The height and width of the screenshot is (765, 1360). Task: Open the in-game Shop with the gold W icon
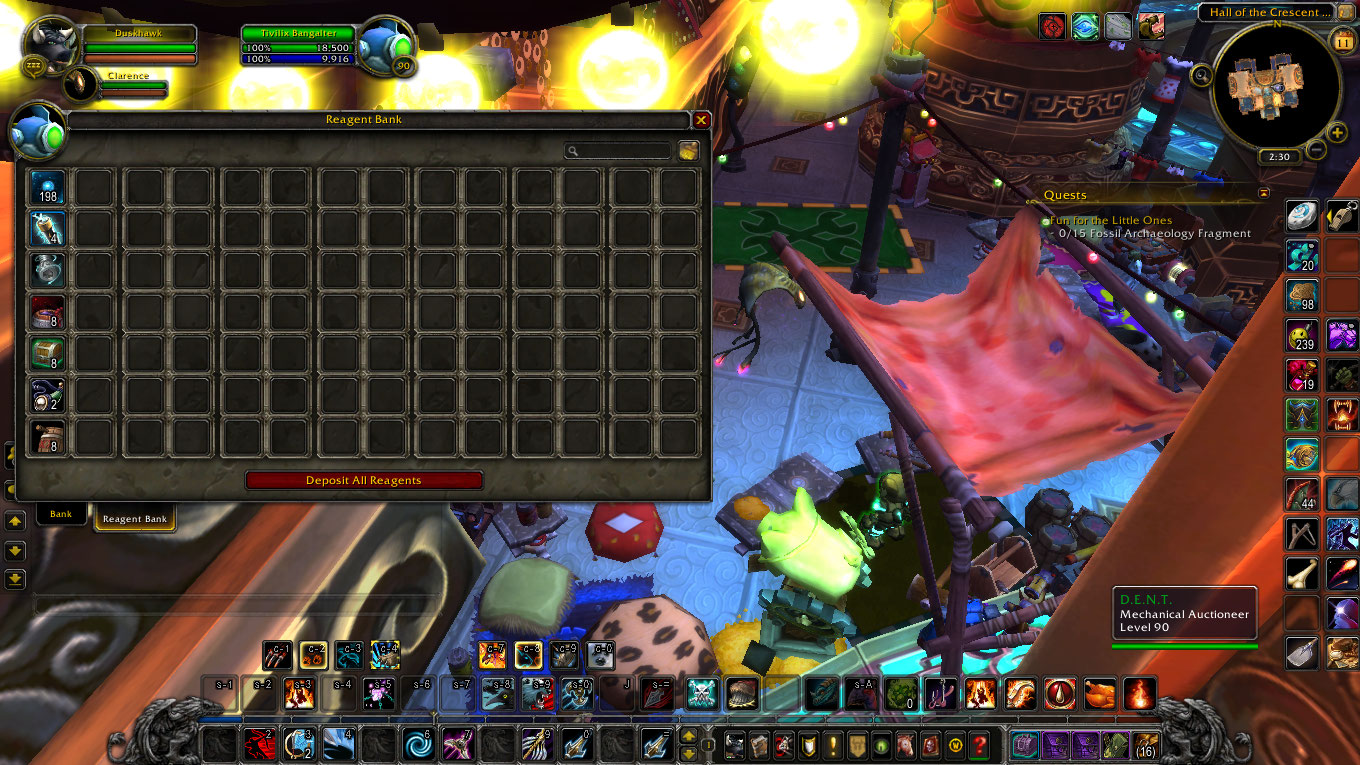click(955, 745)
